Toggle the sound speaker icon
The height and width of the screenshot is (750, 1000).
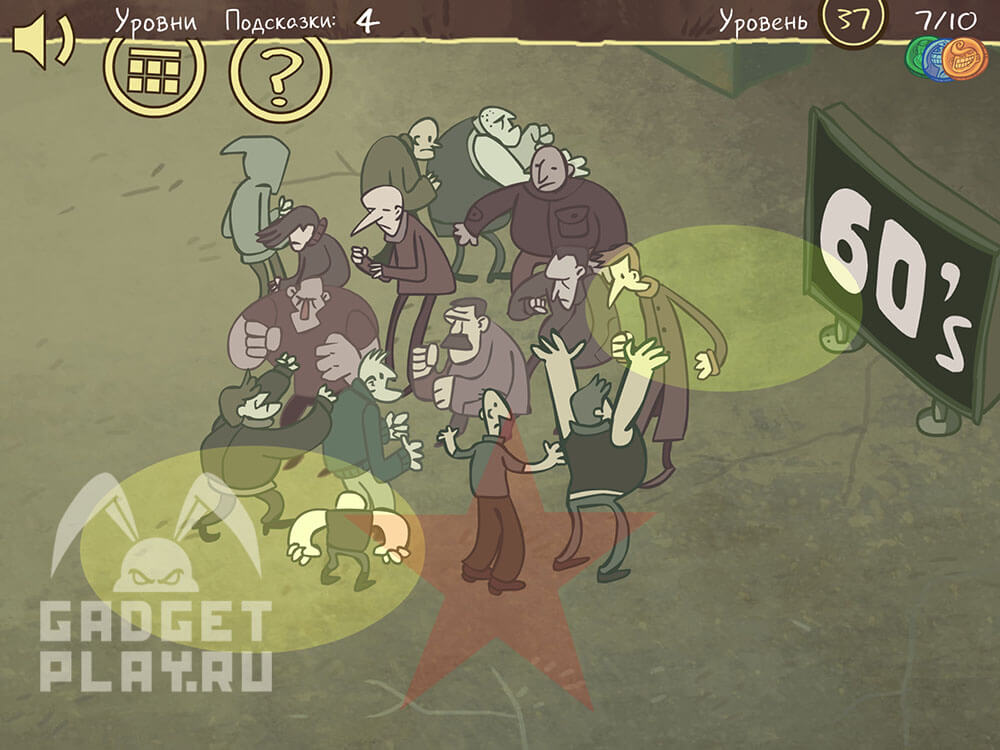click(40, 41)
